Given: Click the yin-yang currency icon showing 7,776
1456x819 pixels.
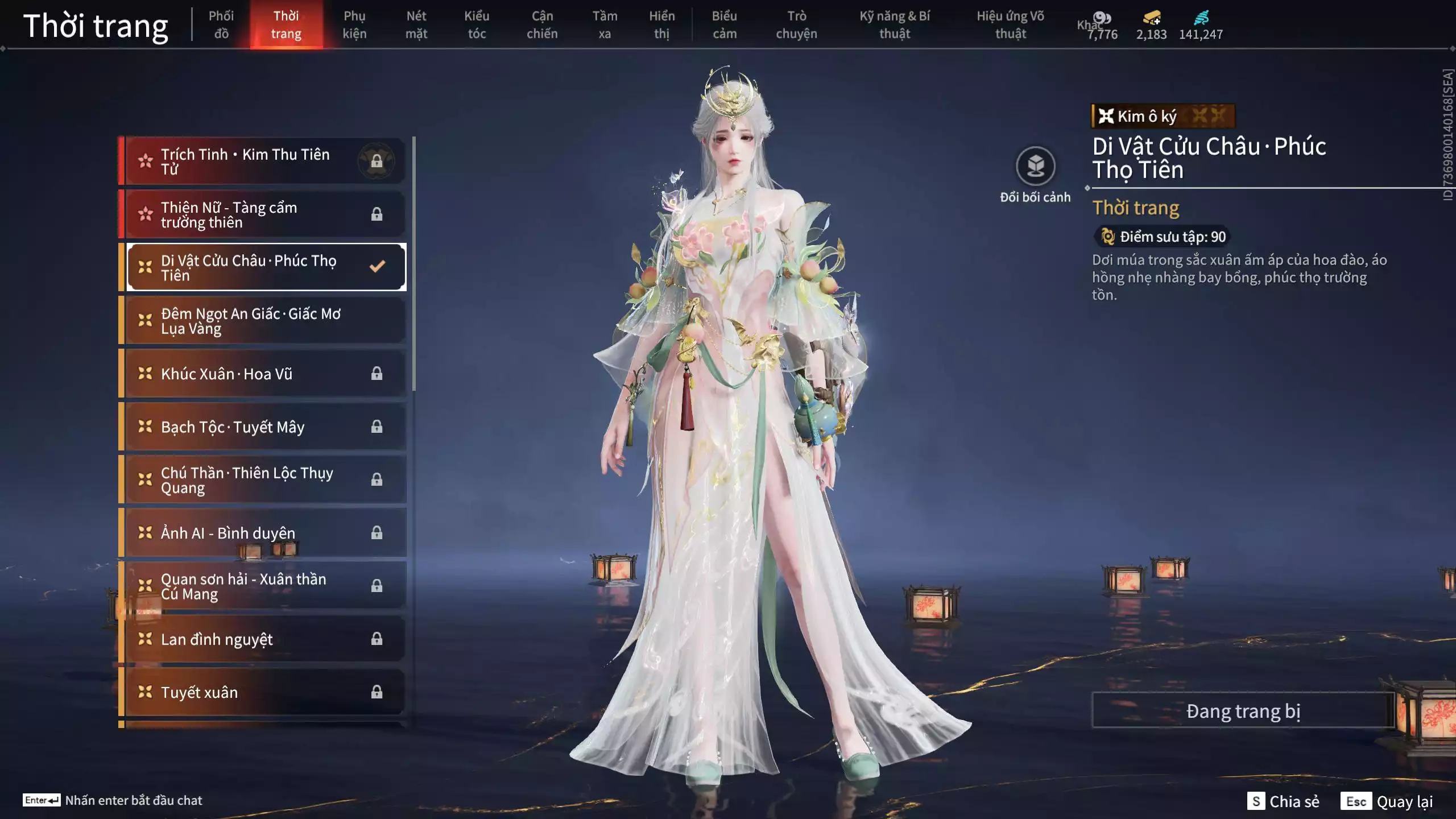Looking at the screenshot, I should point(1102,19).
